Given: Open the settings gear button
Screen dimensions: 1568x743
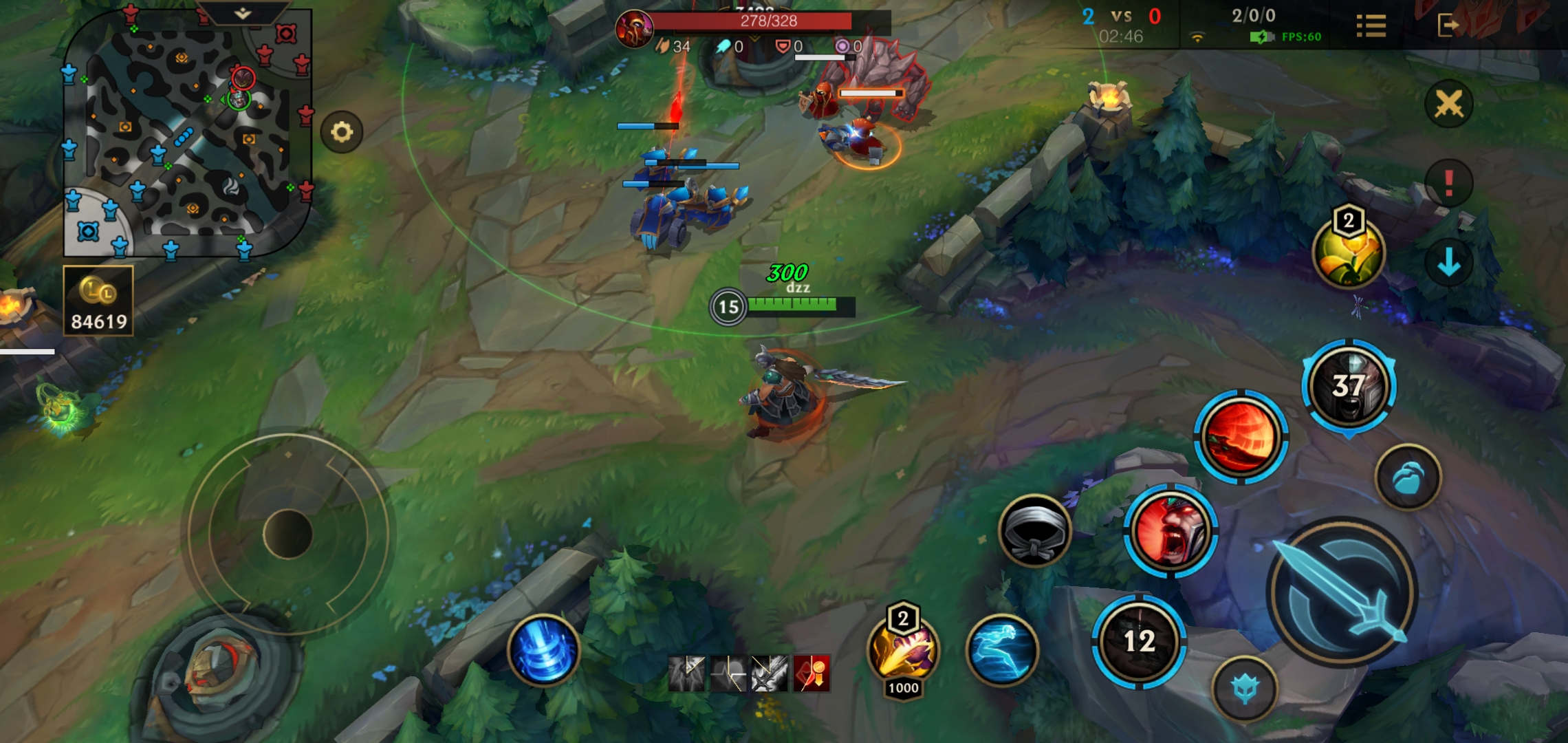Looking at the screenshot, I should pos(342,131).
